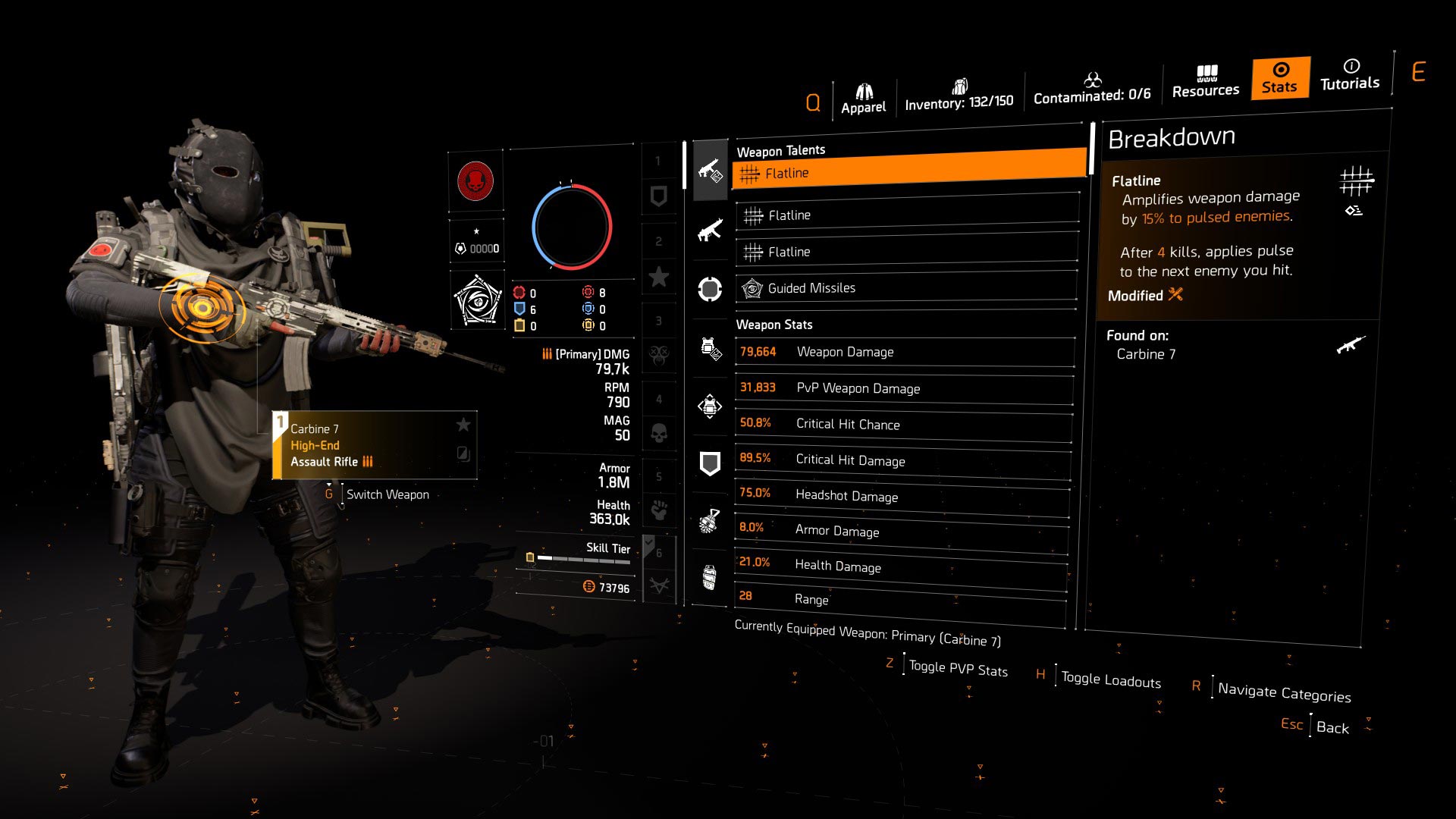Open the skill category circle icon

pos(709,288)
